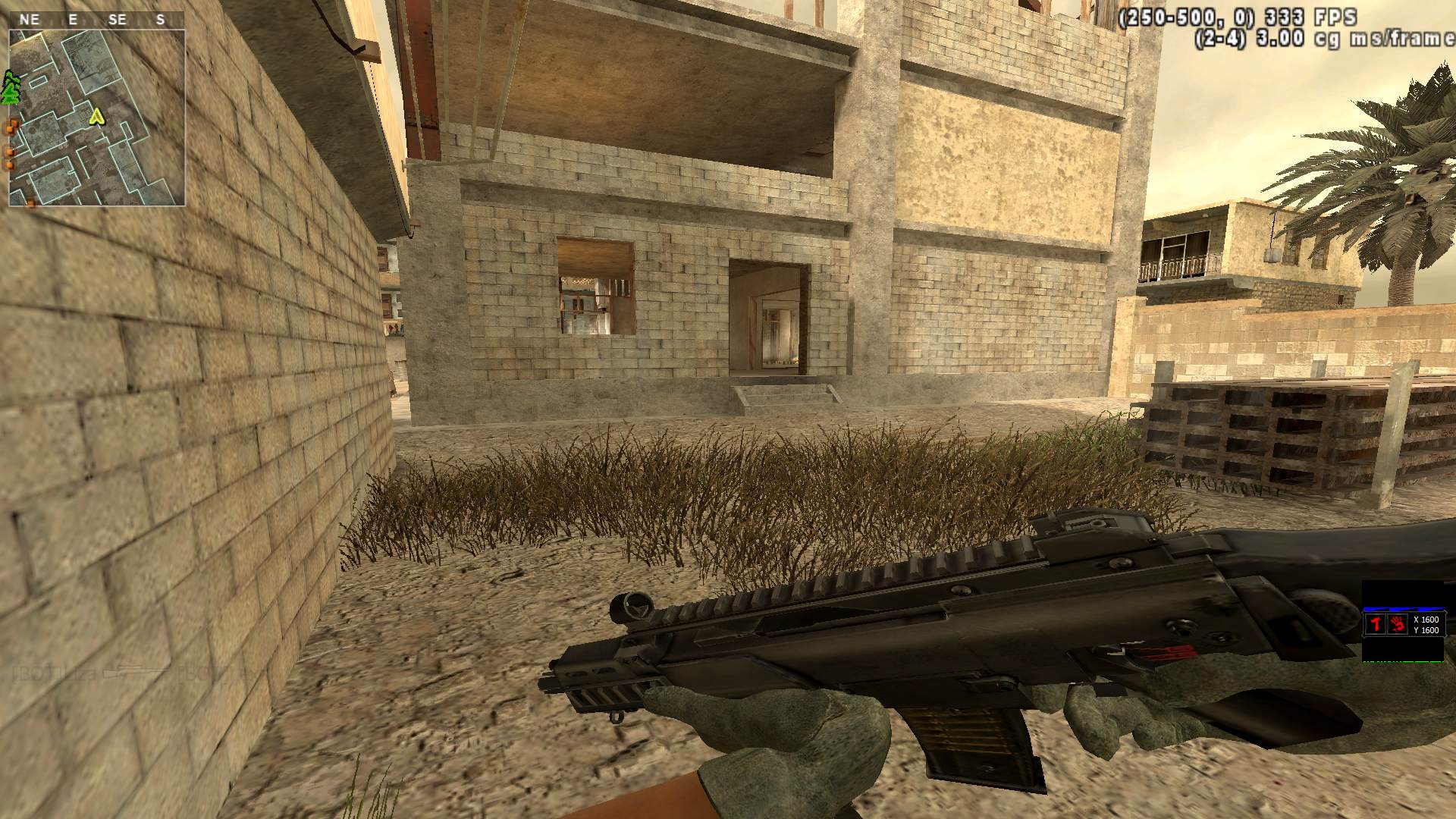Click the red number 1 overlay icon
The image size is (1456, 819).
tap(1376, 624)
